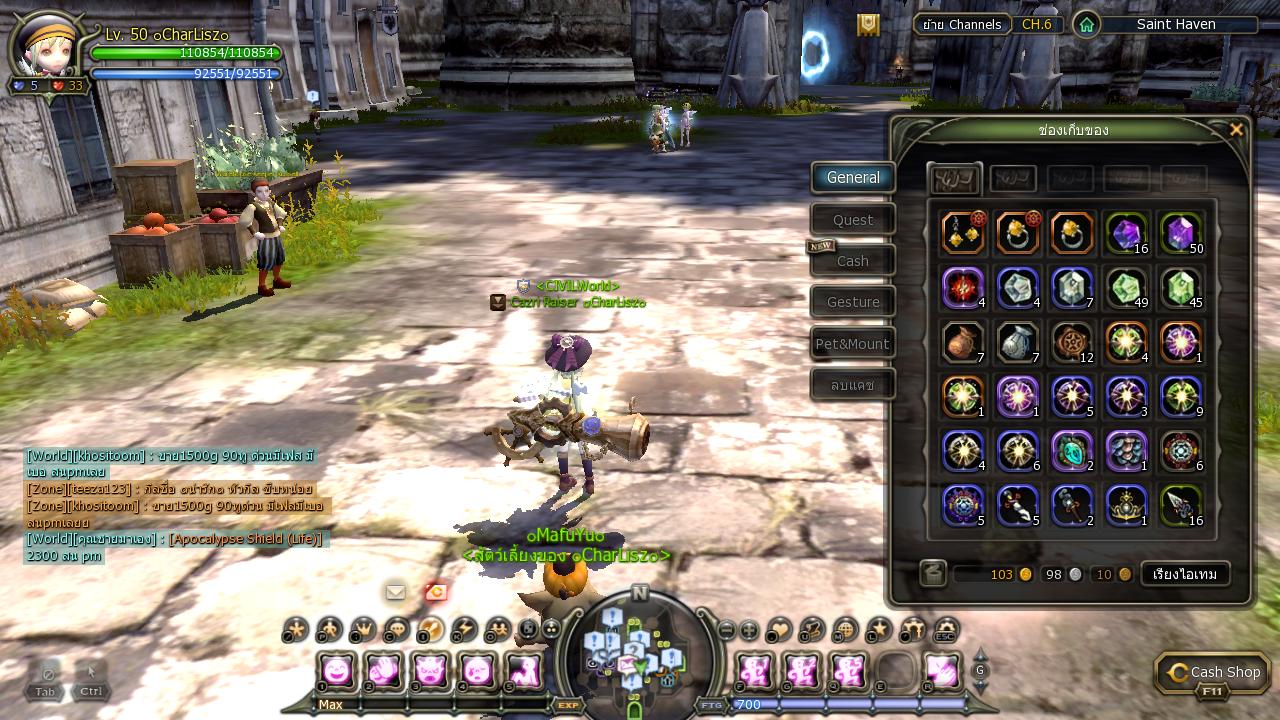Select the arrowhead item stack of 16

point(1180,506)
